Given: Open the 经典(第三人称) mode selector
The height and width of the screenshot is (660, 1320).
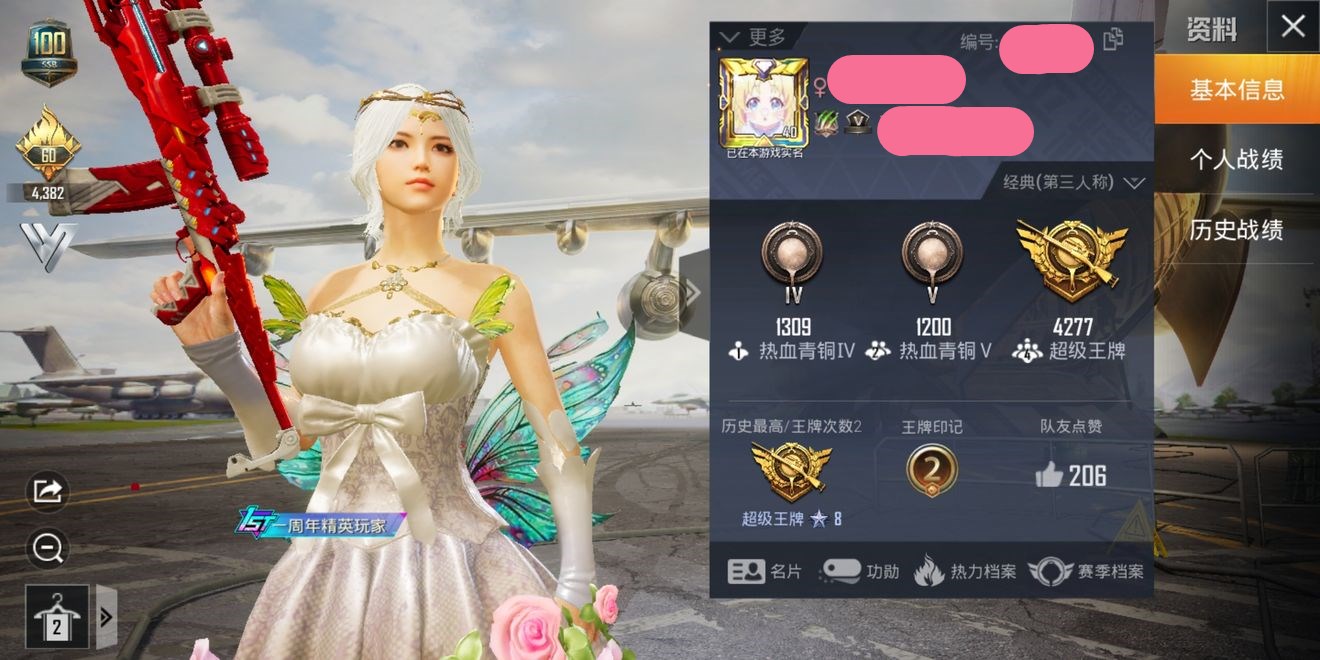Looking at the screenshot, I should tap(1074, 183).
